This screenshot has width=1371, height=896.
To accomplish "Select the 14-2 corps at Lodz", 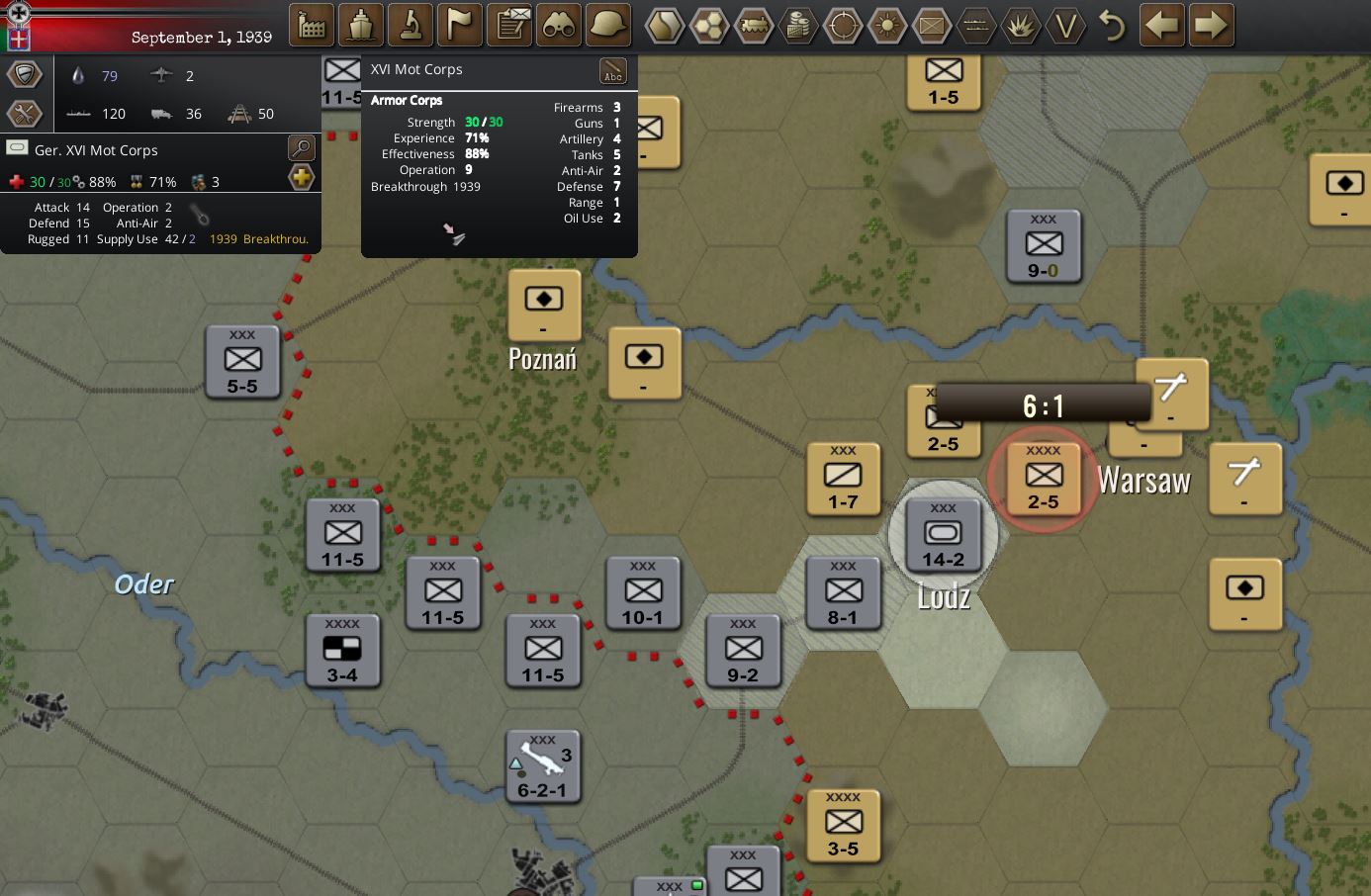I will tap(942, 535).
